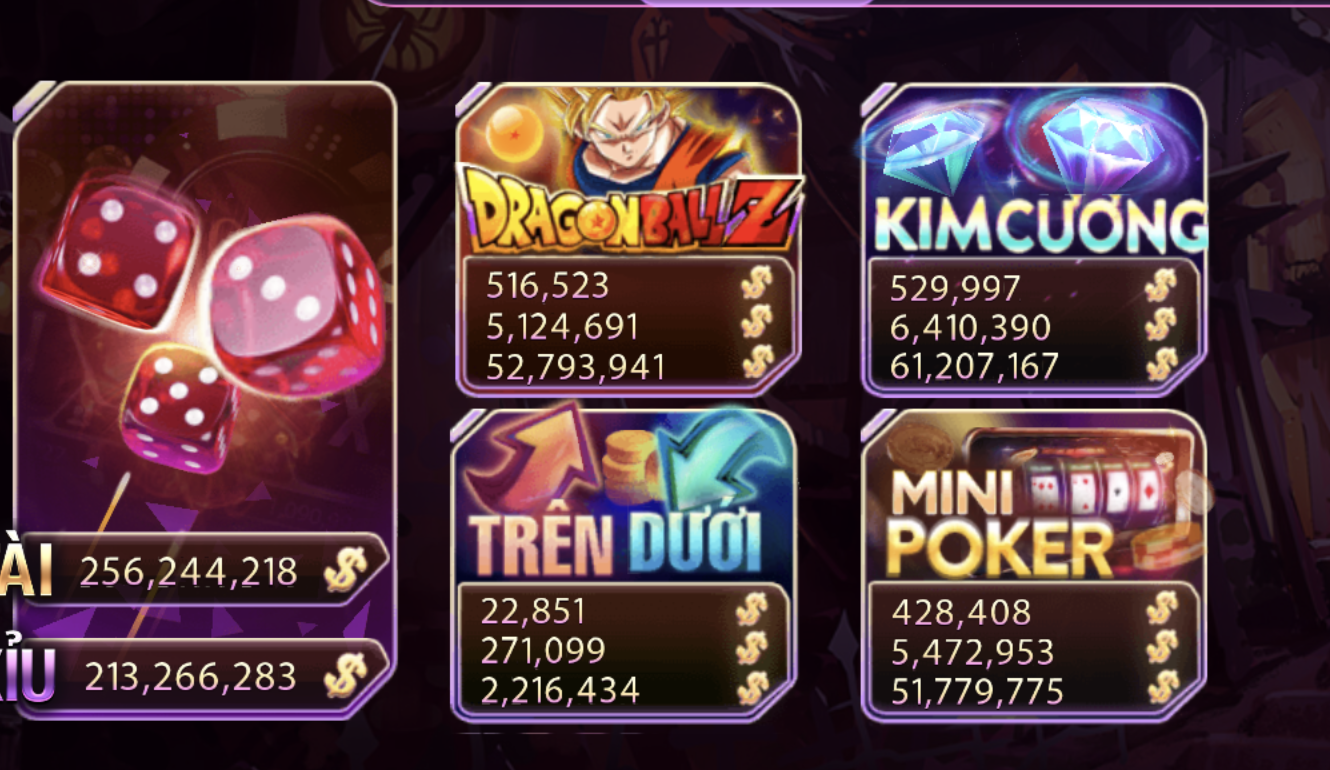Tap the dollar coin icon next to 529,997 on Kim Cương
Viewport: 1330px width, 770px height.
(1164, 287)
